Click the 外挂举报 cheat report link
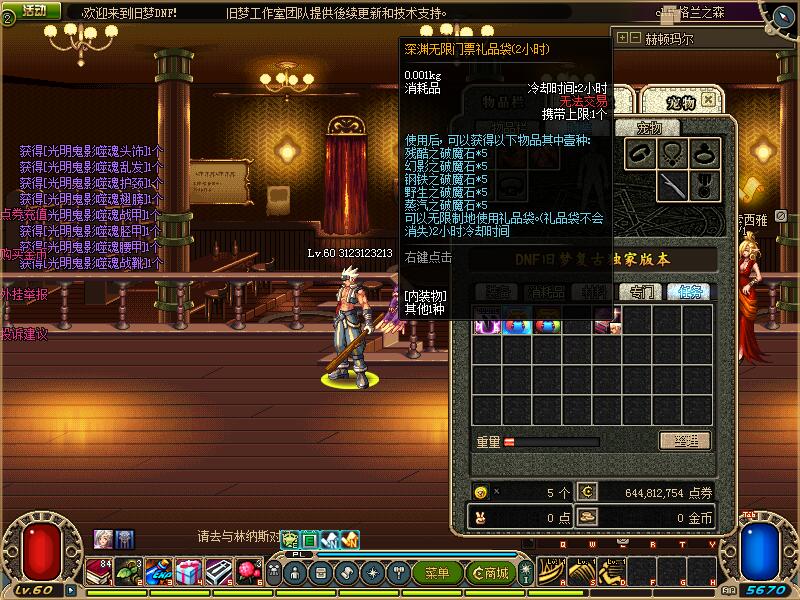This screenshot has height=600, width=800. 24,295
